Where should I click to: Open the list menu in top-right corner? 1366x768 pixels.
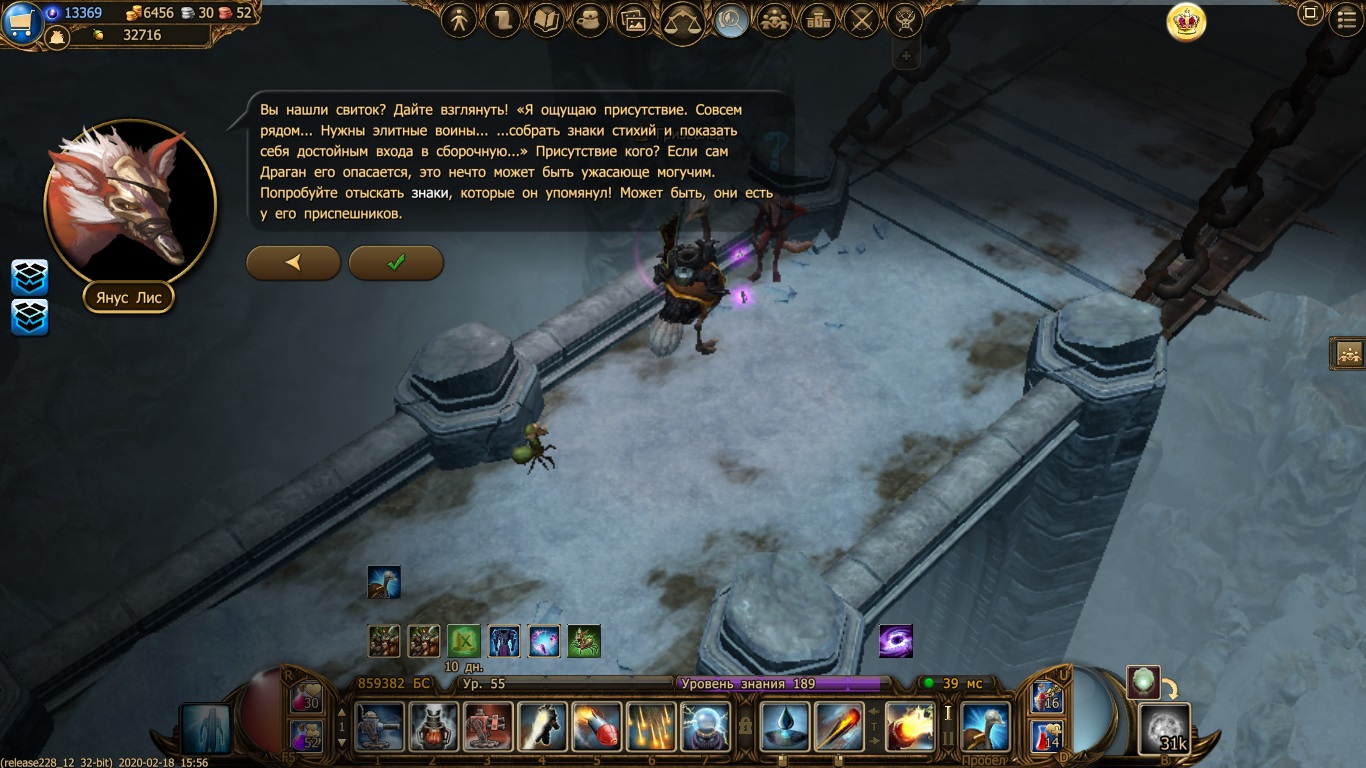click(x=1346, y=17)
